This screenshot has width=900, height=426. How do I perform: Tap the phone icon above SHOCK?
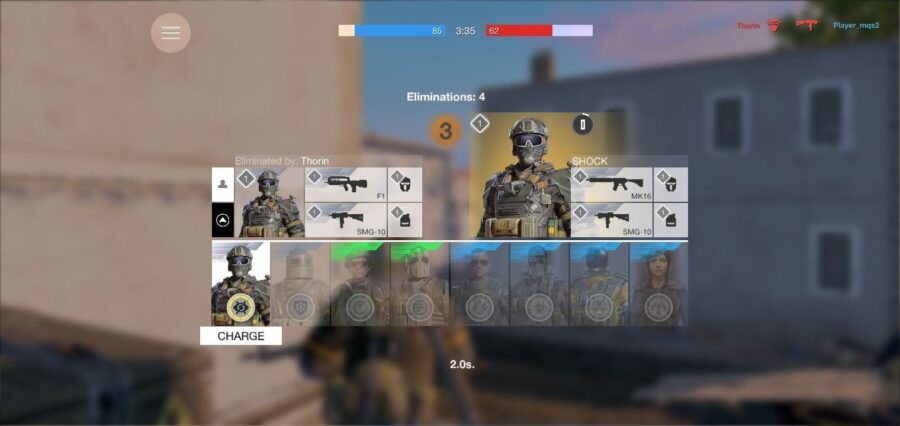click(583, 125)
